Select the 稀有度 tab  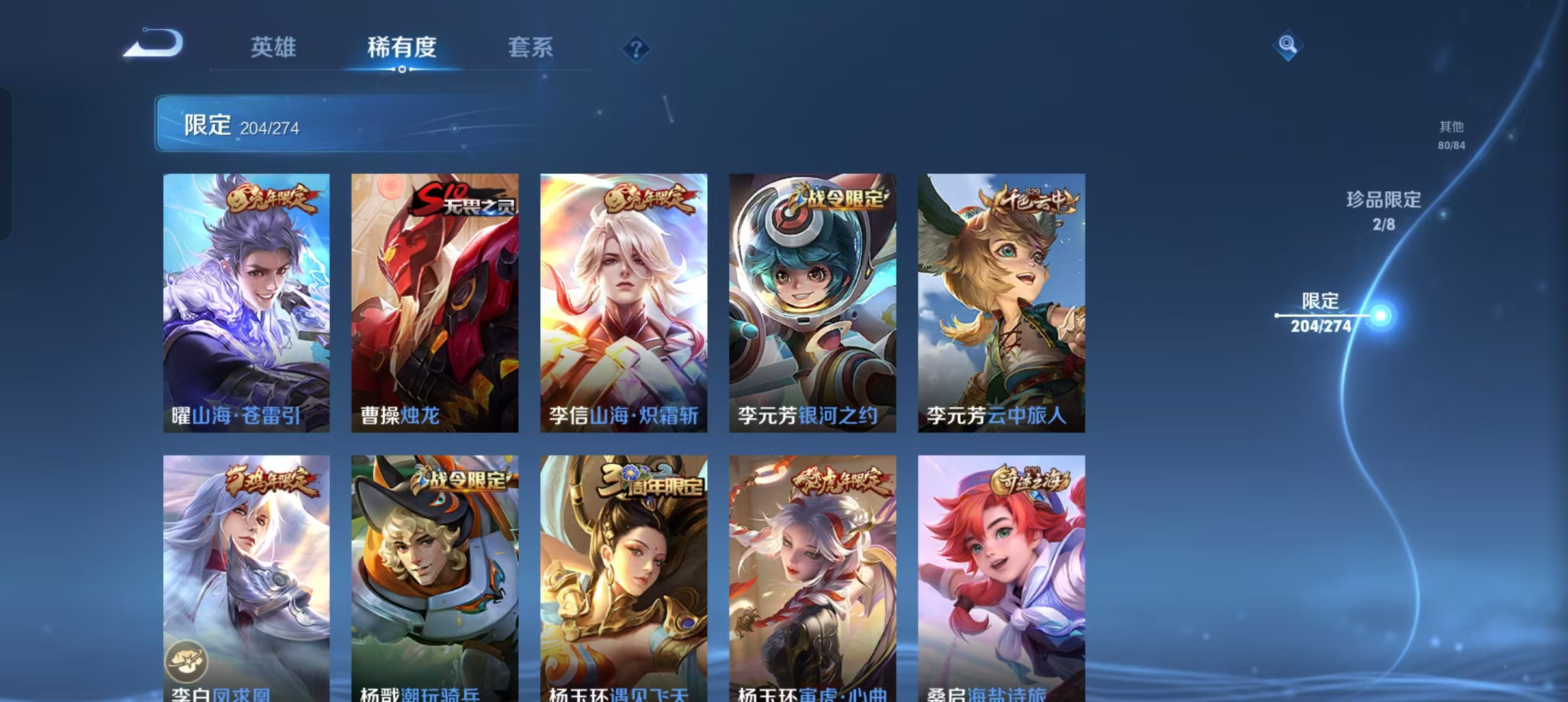click(x=401, y=47)
